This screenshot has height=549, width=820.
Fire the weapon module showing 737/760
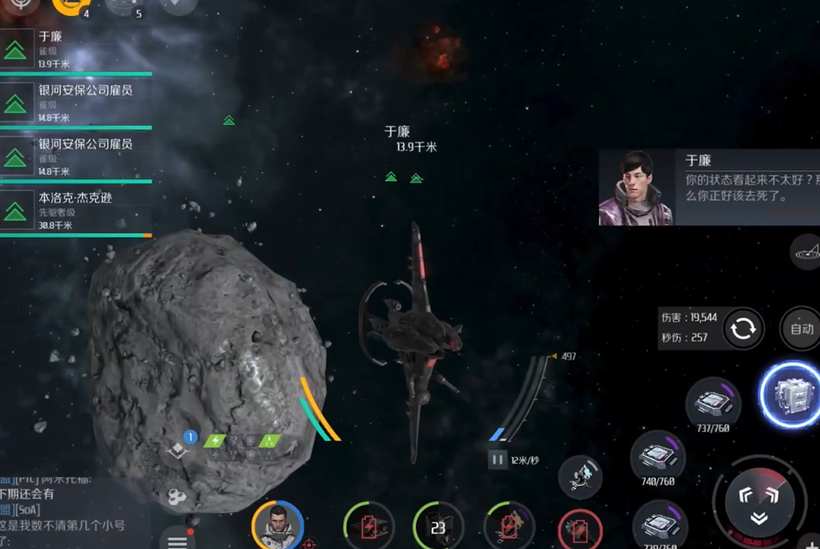[713, 403]
